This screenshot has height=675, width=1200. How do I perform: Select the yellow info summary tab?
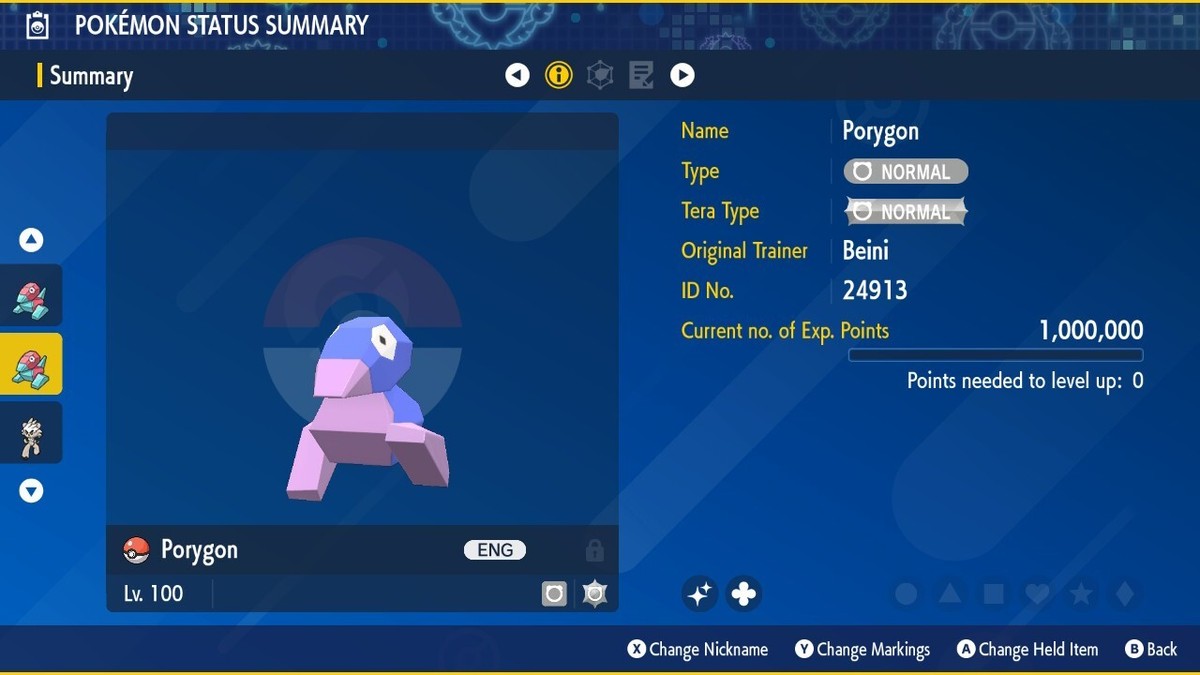tap(559, 75)
